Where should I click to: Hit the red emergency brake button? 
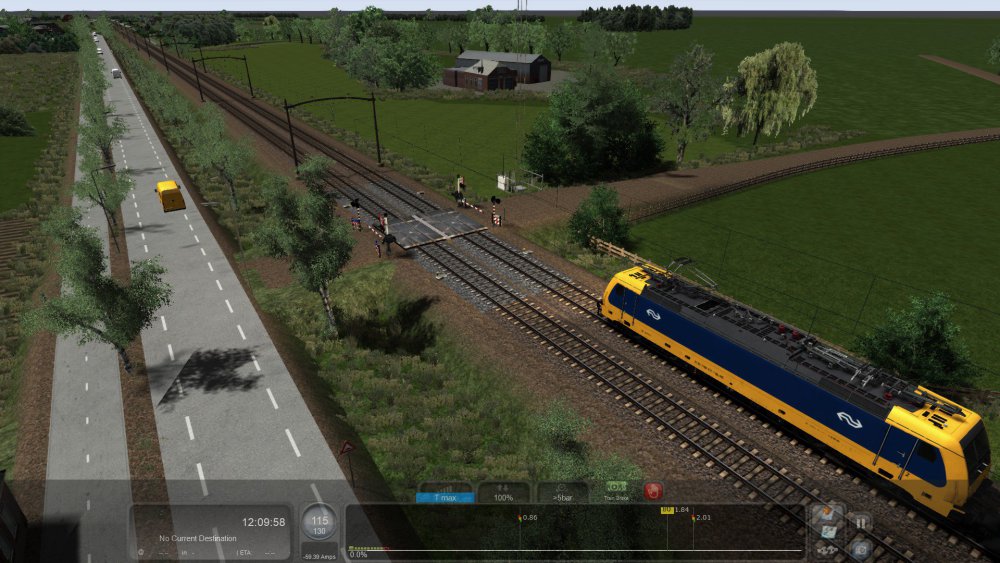(x=653, y=492)
